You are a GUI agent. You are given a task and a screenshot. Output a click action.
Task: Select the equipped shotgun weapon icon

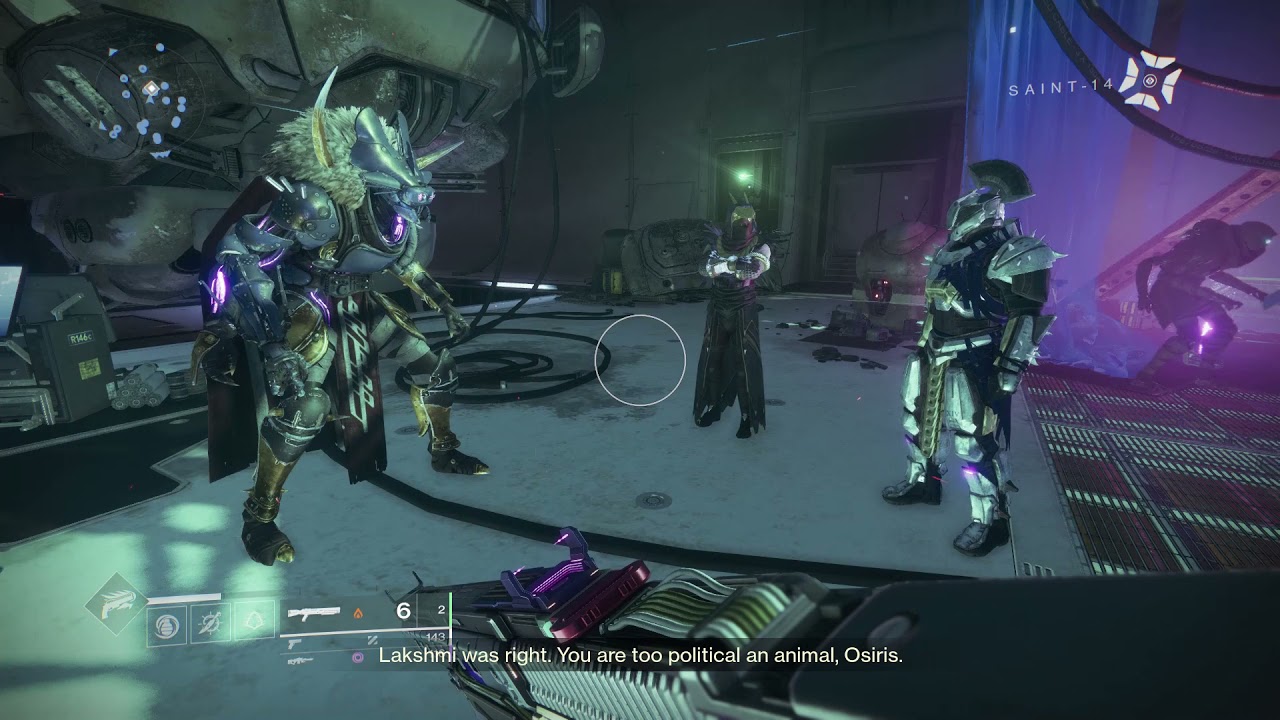[x=314, y=612]
